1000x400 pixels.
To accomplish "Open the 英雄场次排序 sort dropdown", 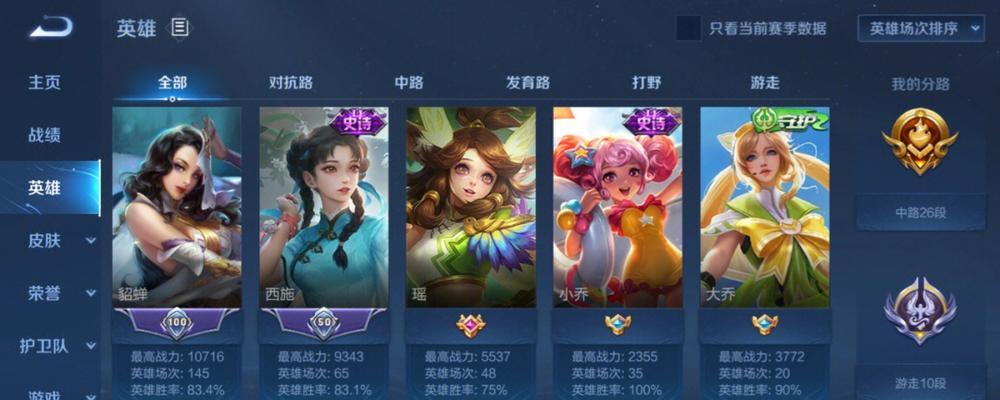I will (x=921, y=29).
